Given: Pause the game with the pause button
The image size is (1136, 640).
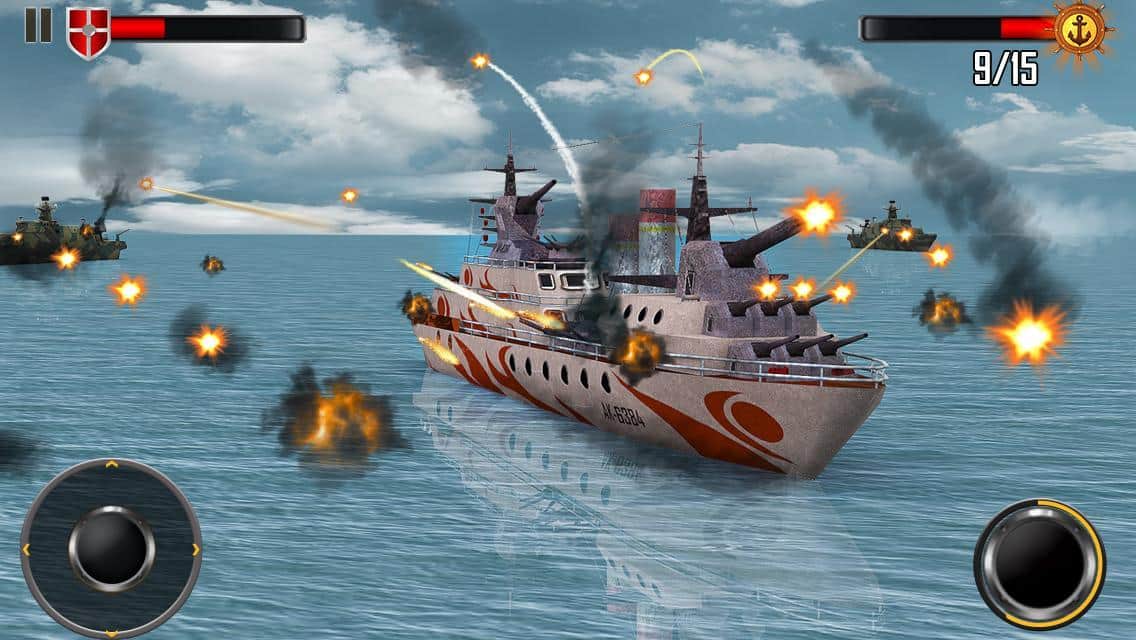Looking at the screenshot, I should [37, 26].
